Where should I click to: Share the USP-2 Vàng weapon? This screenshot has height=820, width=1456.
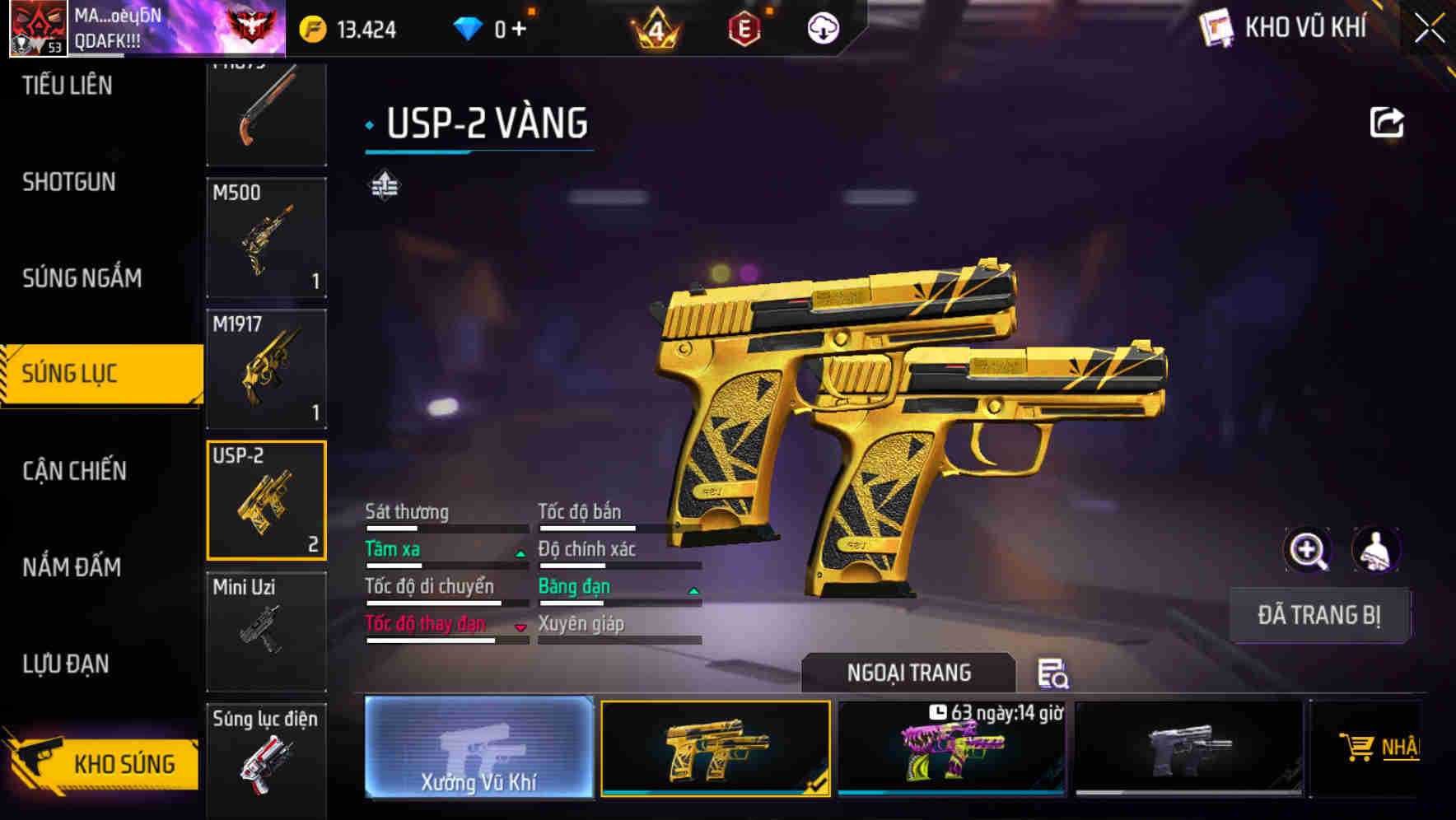[x=1387, y=120]
